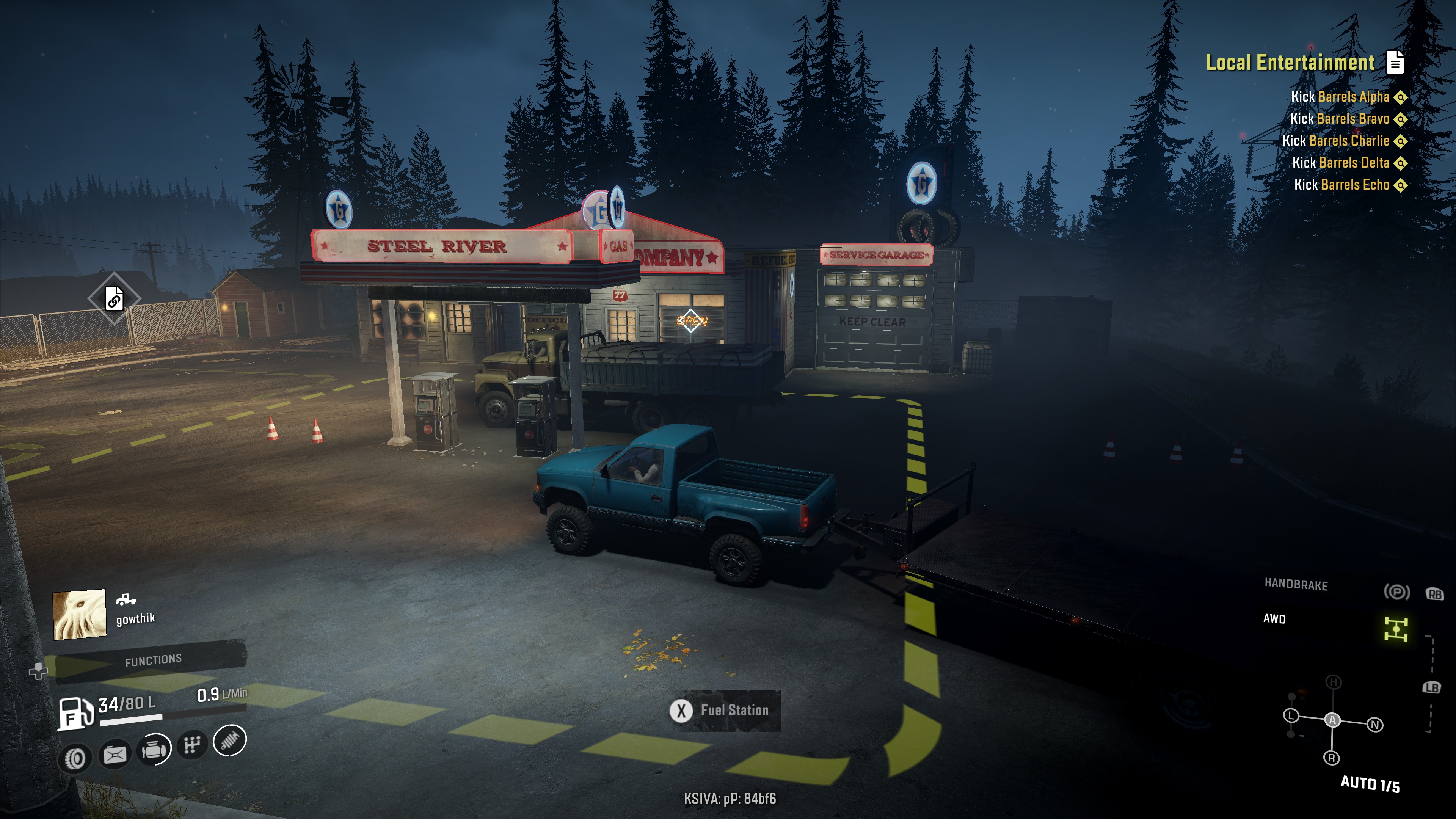Select the Kick Barrels Bravo objective

(x=1339, y=119)
